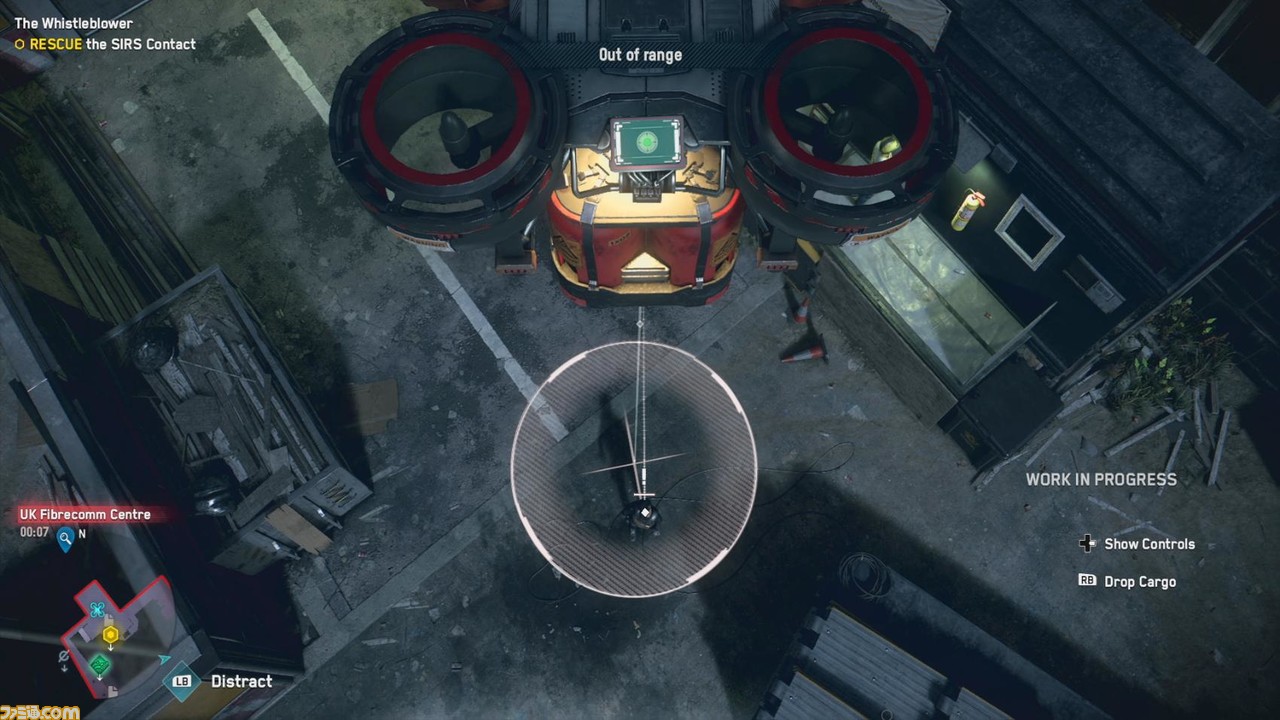1280x720 pixels.
Task: Click the UK Fibrecomm Centre location banner
Action: (85, 514)
